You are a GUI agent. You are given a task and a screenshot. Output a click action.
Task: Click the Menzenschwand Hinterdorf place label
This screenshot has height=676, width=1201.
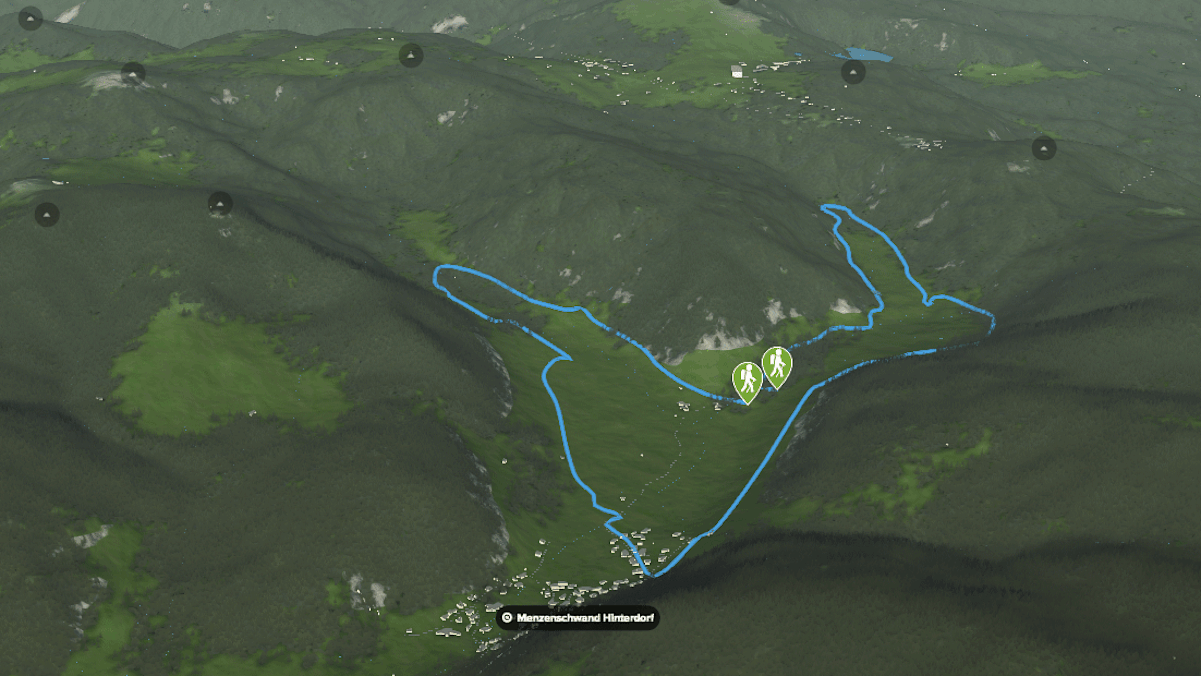[578, 618]
